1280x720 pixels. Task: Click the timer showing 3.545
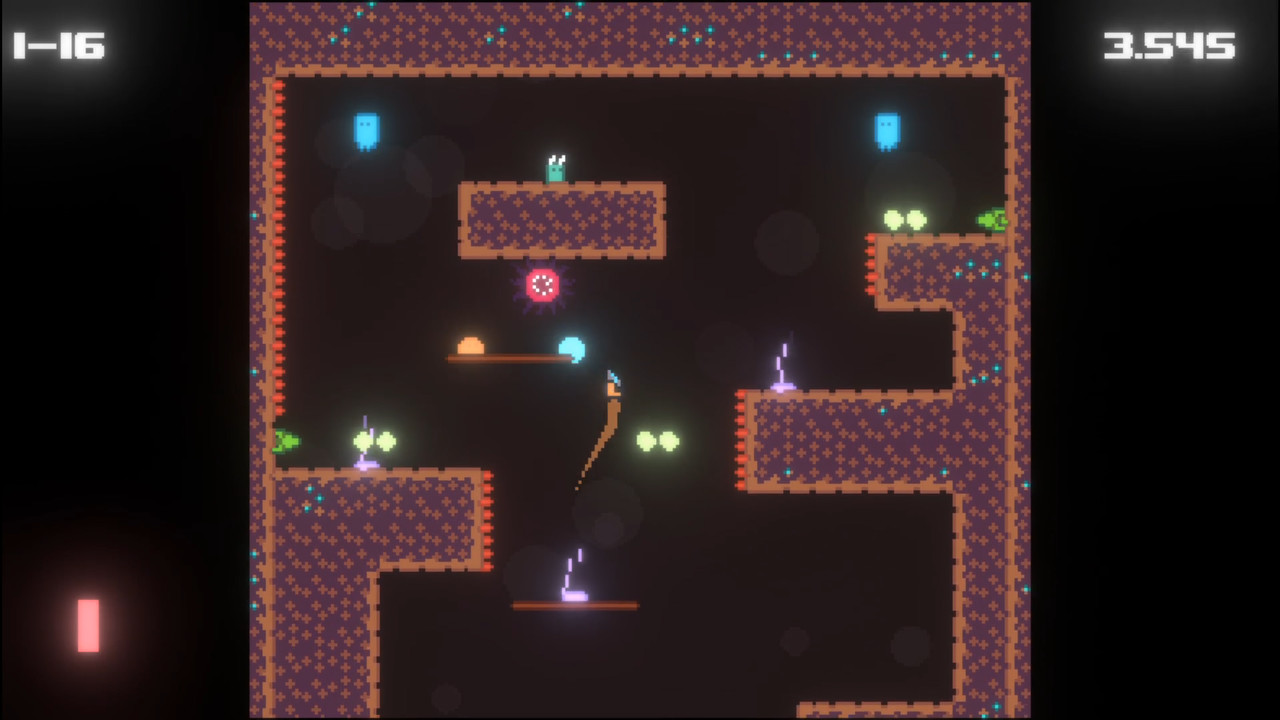click(1172, 45)
